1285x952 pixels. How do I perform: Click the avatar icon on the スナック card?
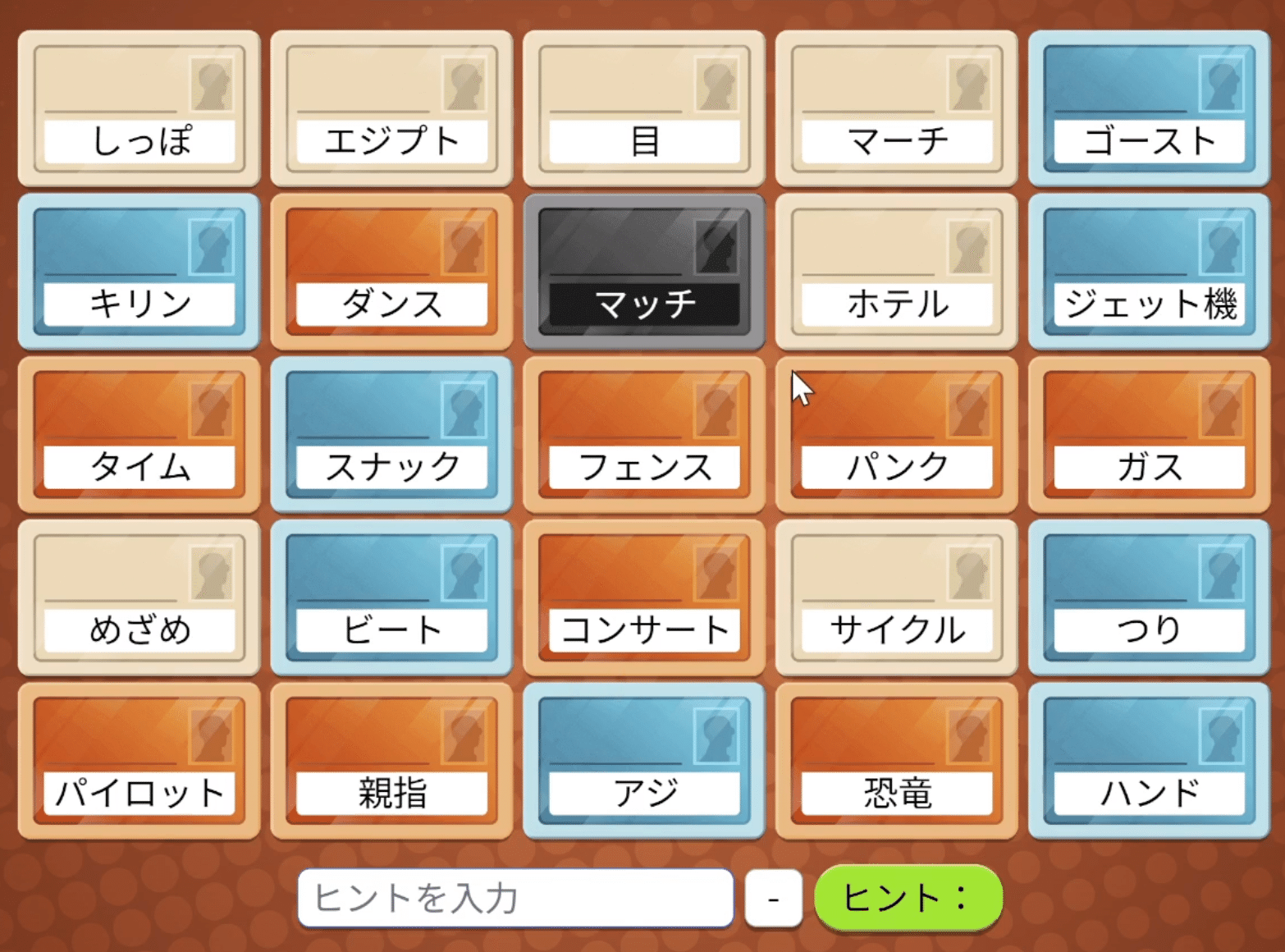pyautogui.click(x=464, y=410)
